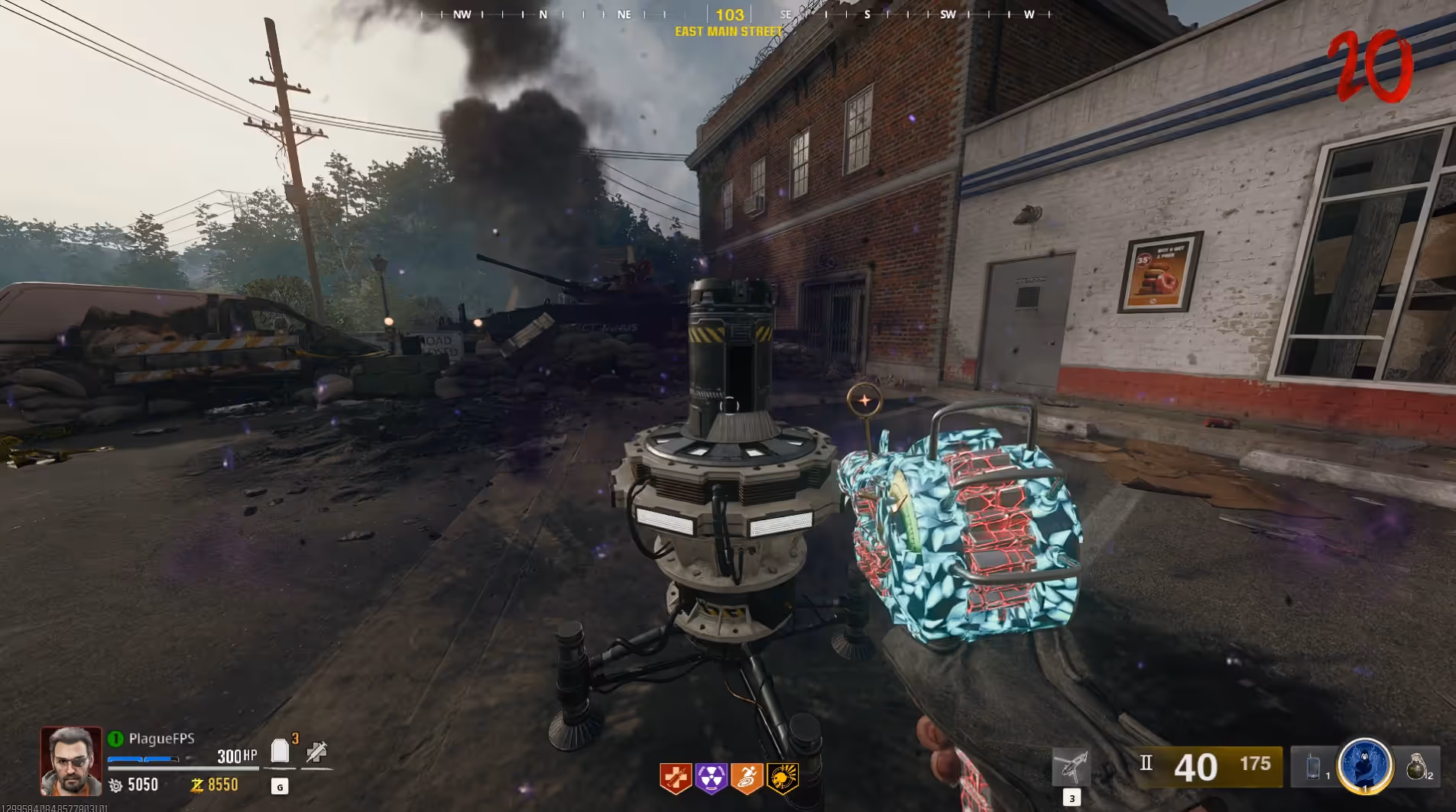Use the phone tactical equipment slot
The width and height of the screenshot is (1456, 812).
[x=1313, y=766]
